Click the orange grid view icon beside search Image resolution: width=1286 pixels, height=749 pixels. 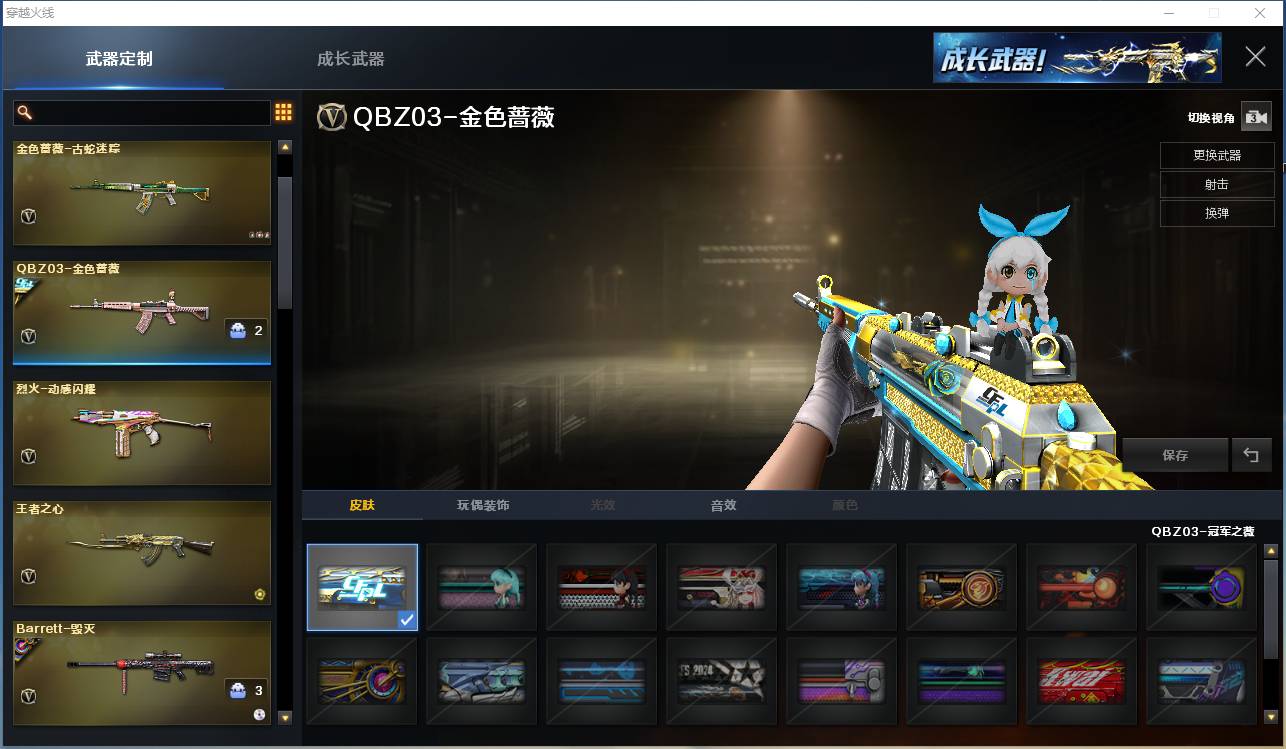coord(283,112)
